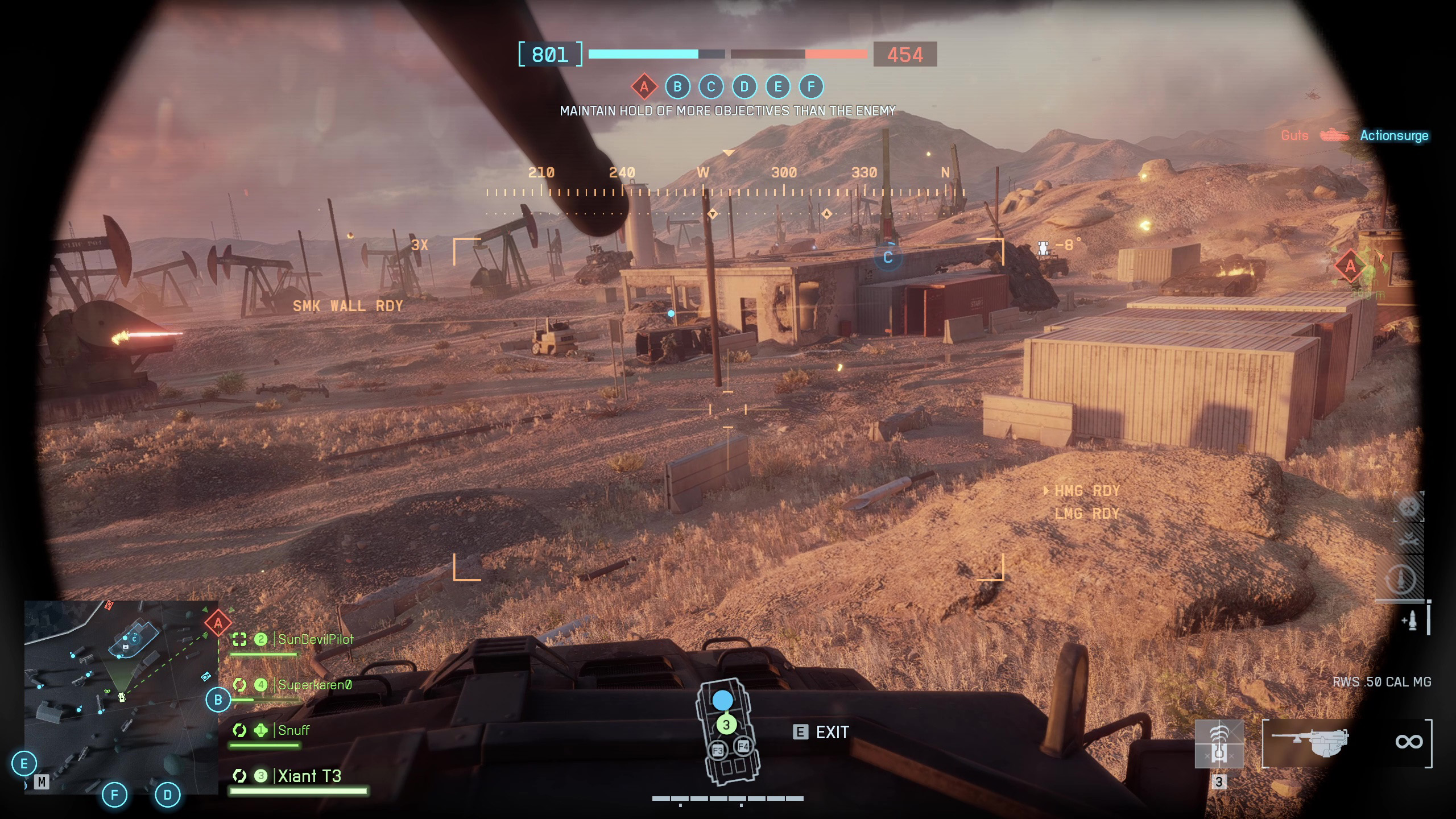This screenshot has width=1456, height=819.
Task: Select squad member Xiant T3
Action: coord(309,776)
